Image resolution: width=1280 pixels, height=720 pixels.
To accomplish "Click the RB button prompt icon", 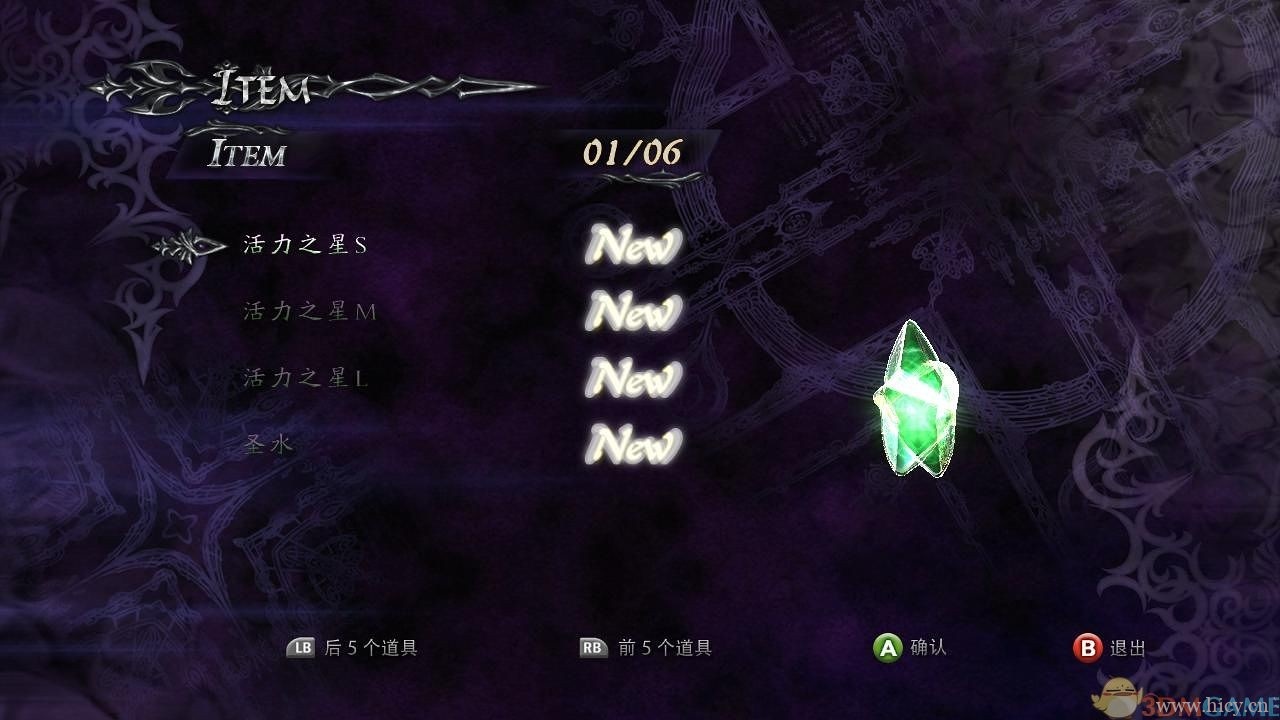I will tap(591, 647).
